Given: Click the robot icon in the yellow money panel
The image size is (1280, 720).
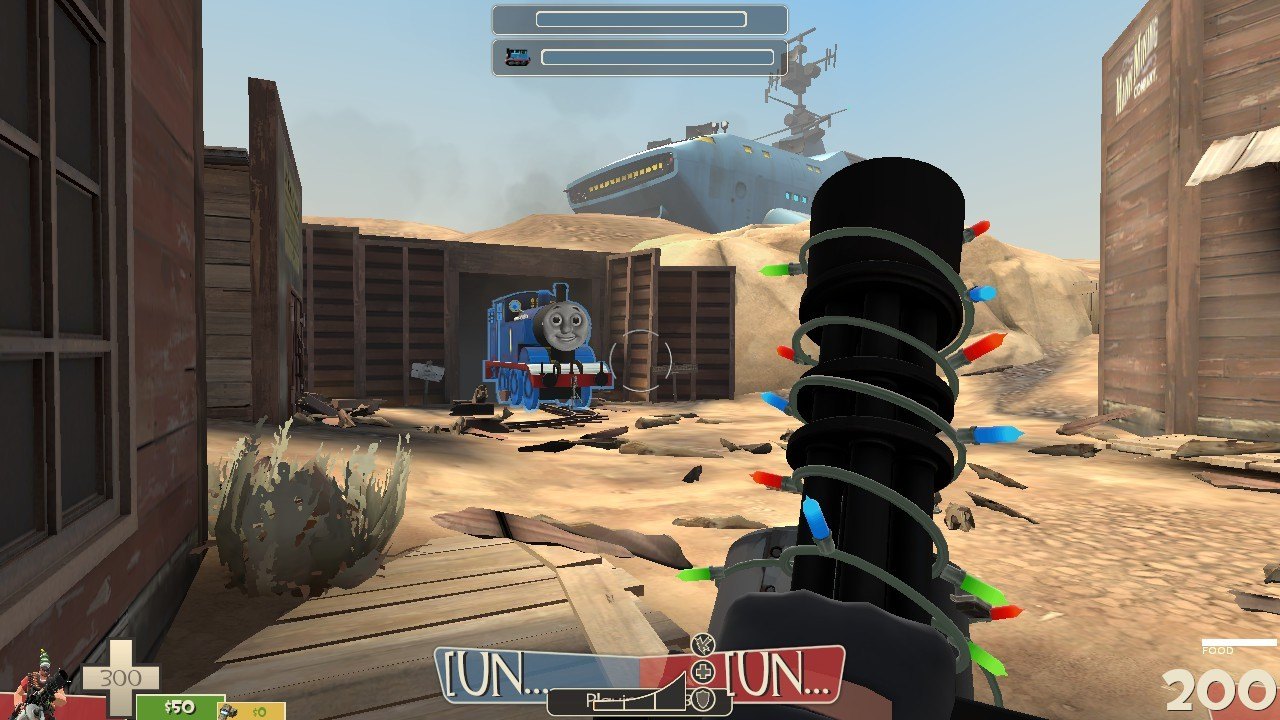Looking at the screenshot, I should pos(229,711).
